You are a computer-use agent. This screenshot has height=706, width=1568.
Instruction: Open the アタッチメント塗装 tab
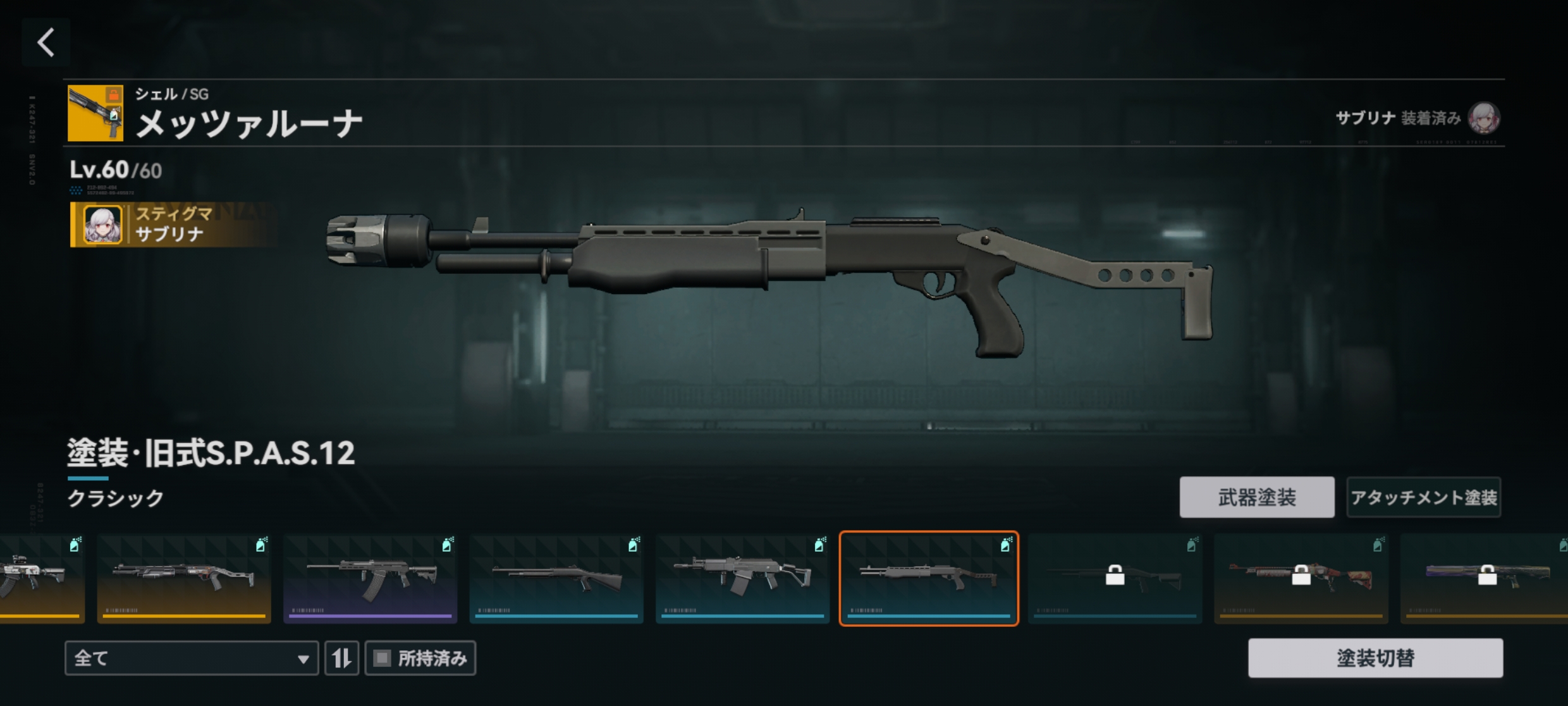pyautogui.click(x=1423, y=497)
